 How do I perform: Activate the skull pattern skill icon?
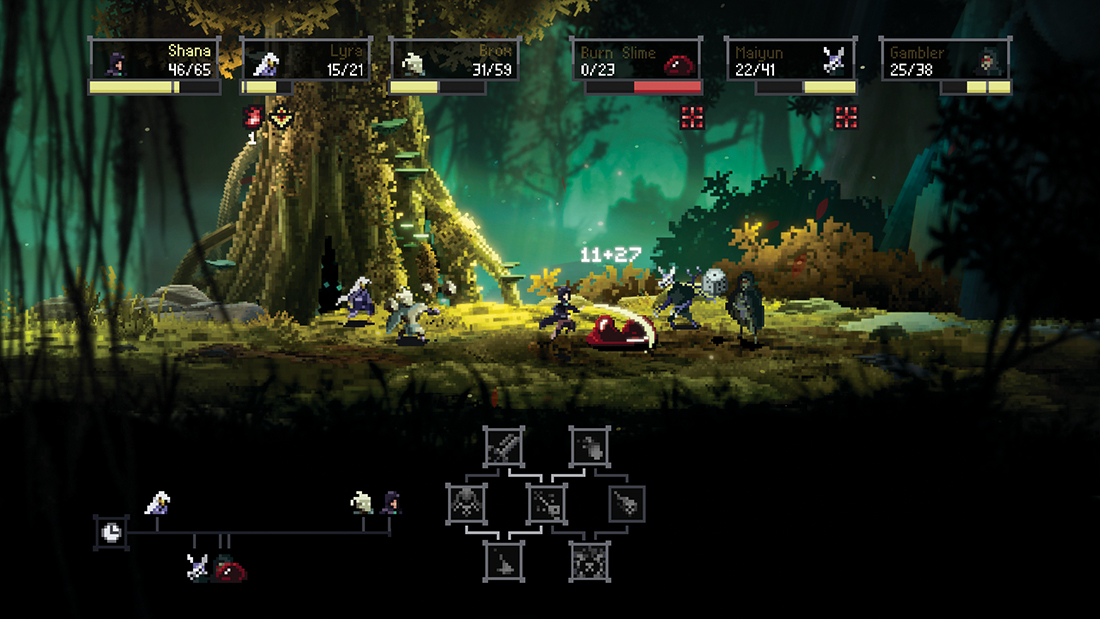click(590, 561)
